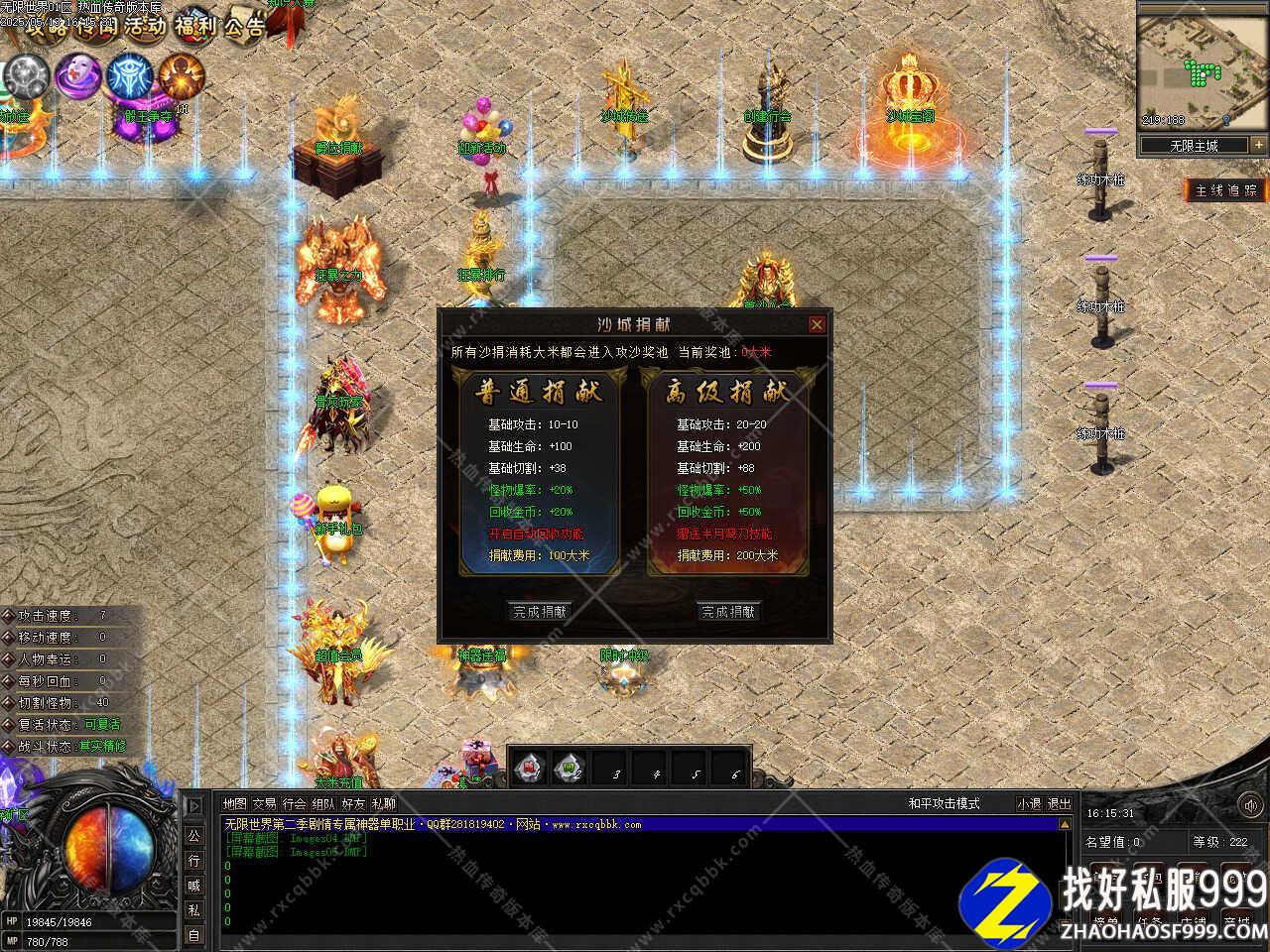Click the plus button beside 无限主城

pyautogui.click(x=1259, y=145)
